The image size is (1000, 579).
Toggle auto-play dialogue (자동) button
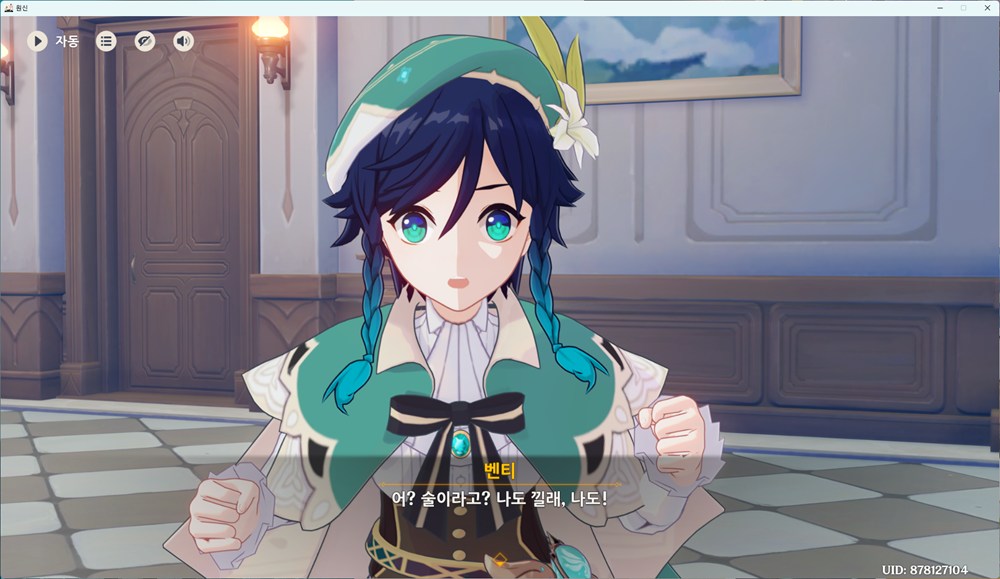[x=38, y=41]
